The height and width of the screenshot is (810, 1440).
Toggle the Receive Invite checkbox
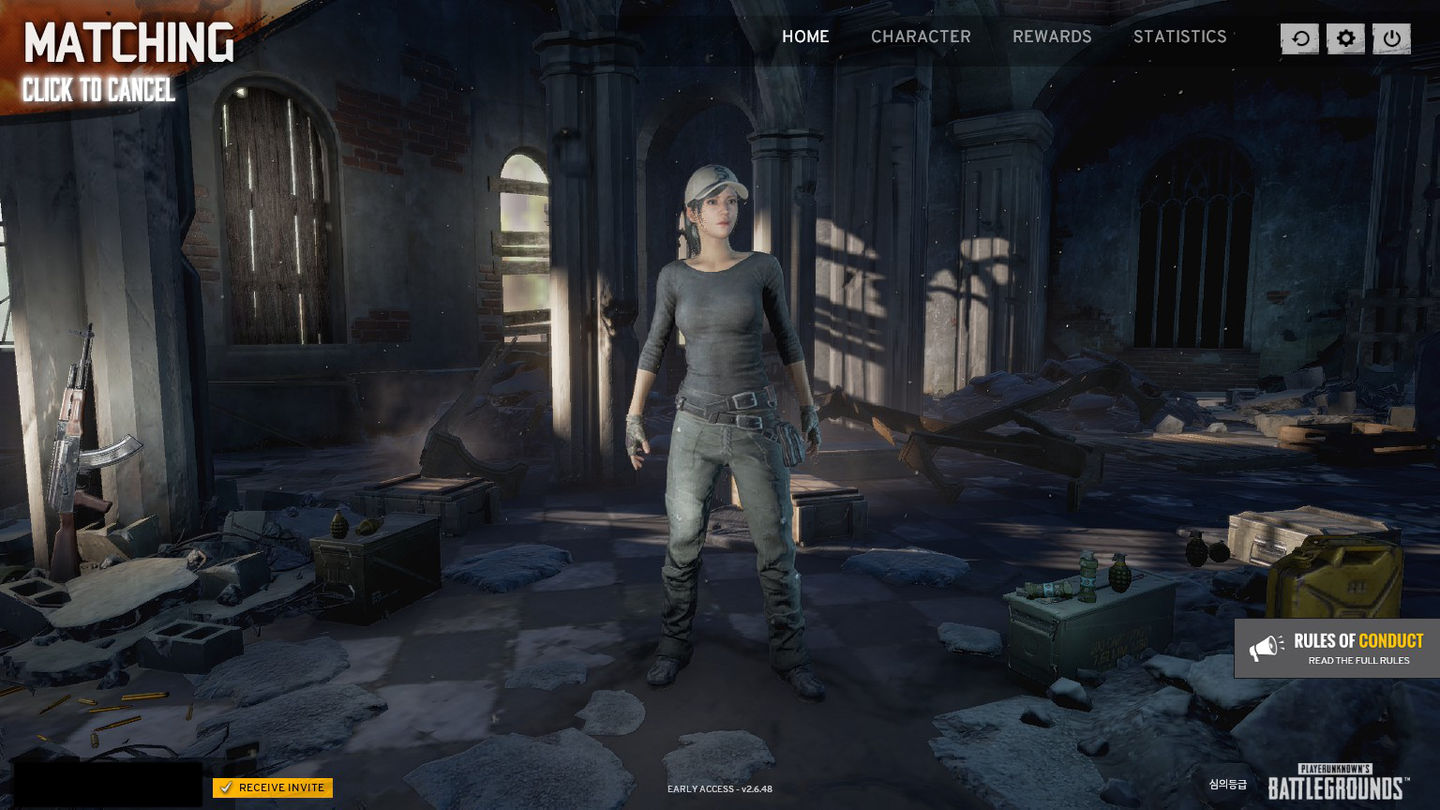click(x=226, y=788)
